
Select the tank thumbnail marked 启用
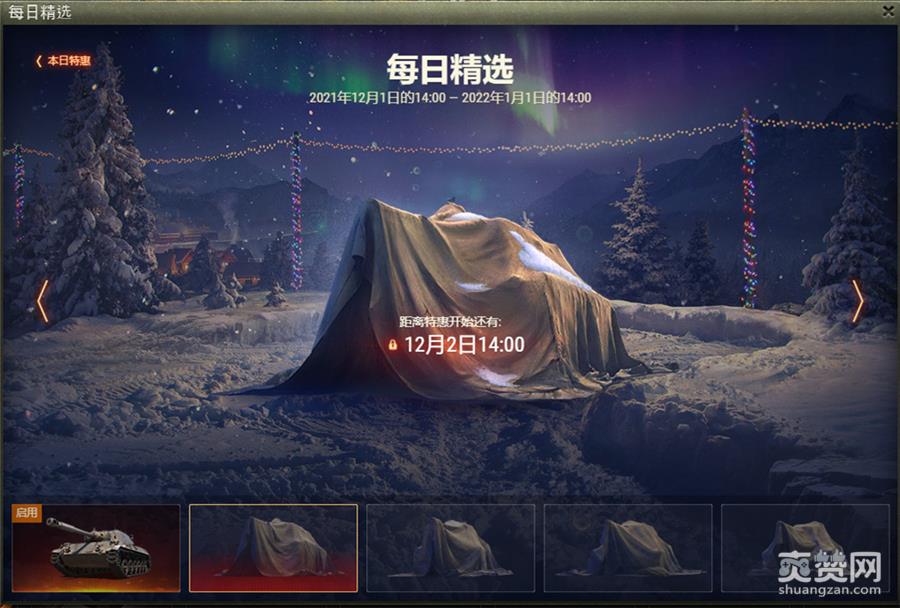(96, 548)
